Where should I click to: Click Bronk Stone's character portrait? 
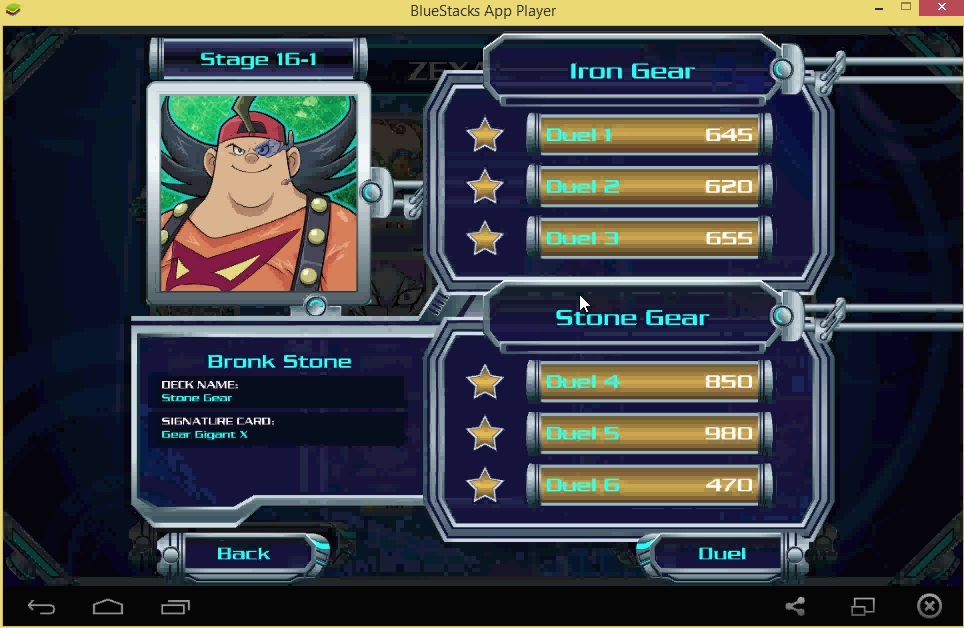(258, 193)
